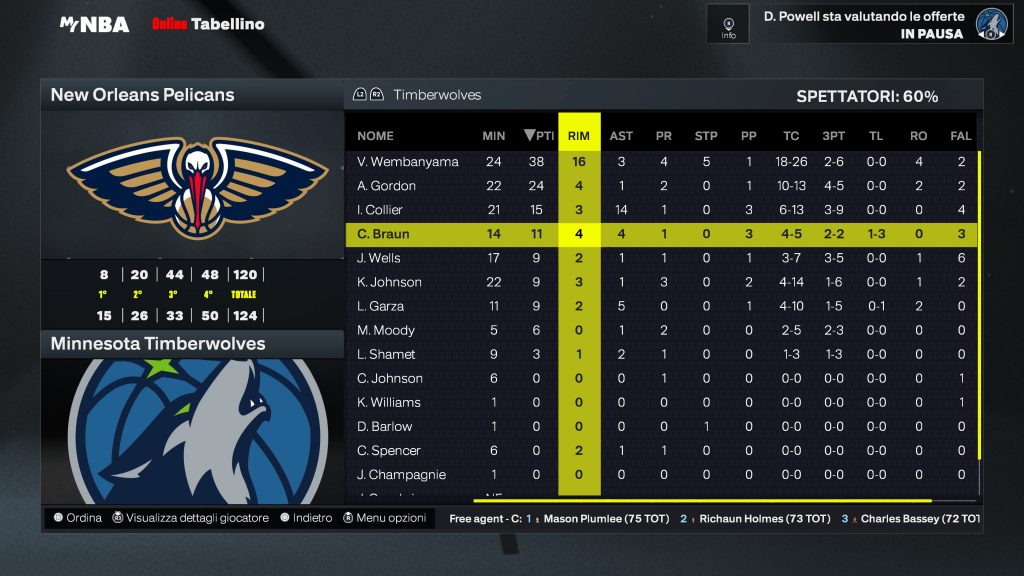1024x576 pixels.
Task: Sort by the RIM rebounds column
Action: (579, 136)
